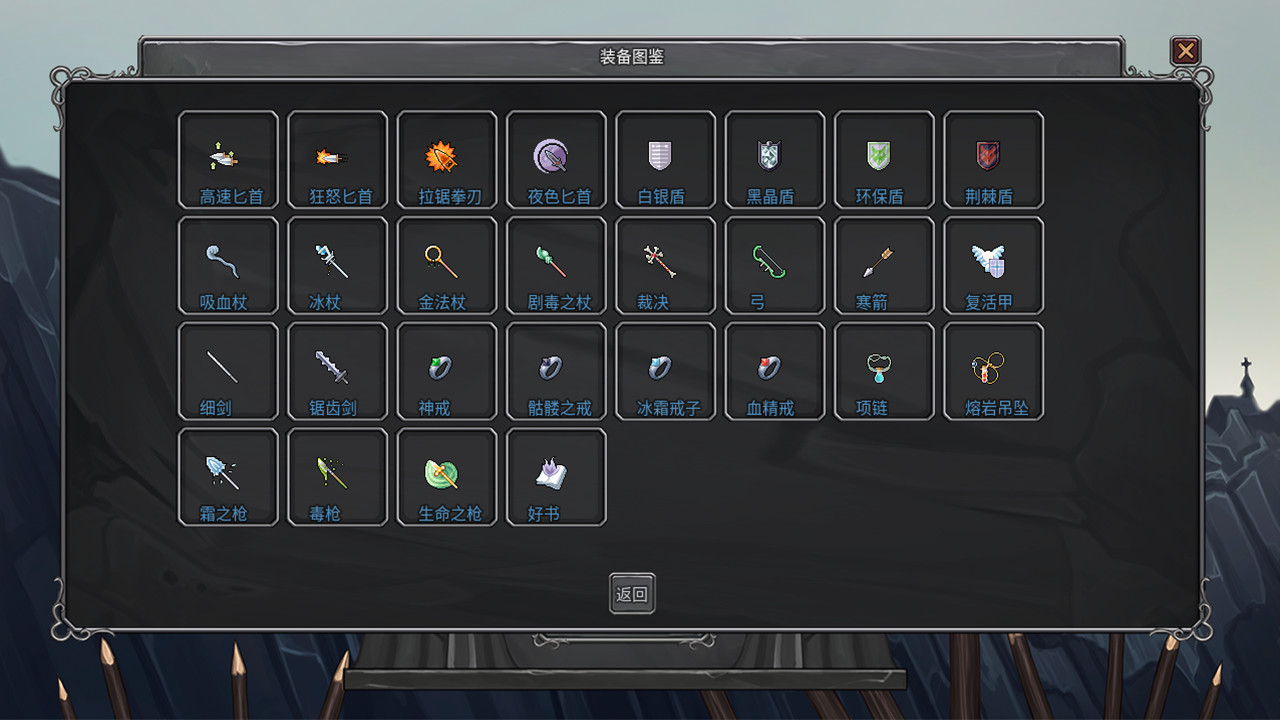Viewport: 1280px width, 720px height.
Task: Select the 弓 bow icon
Action: [x=774, y=265]
